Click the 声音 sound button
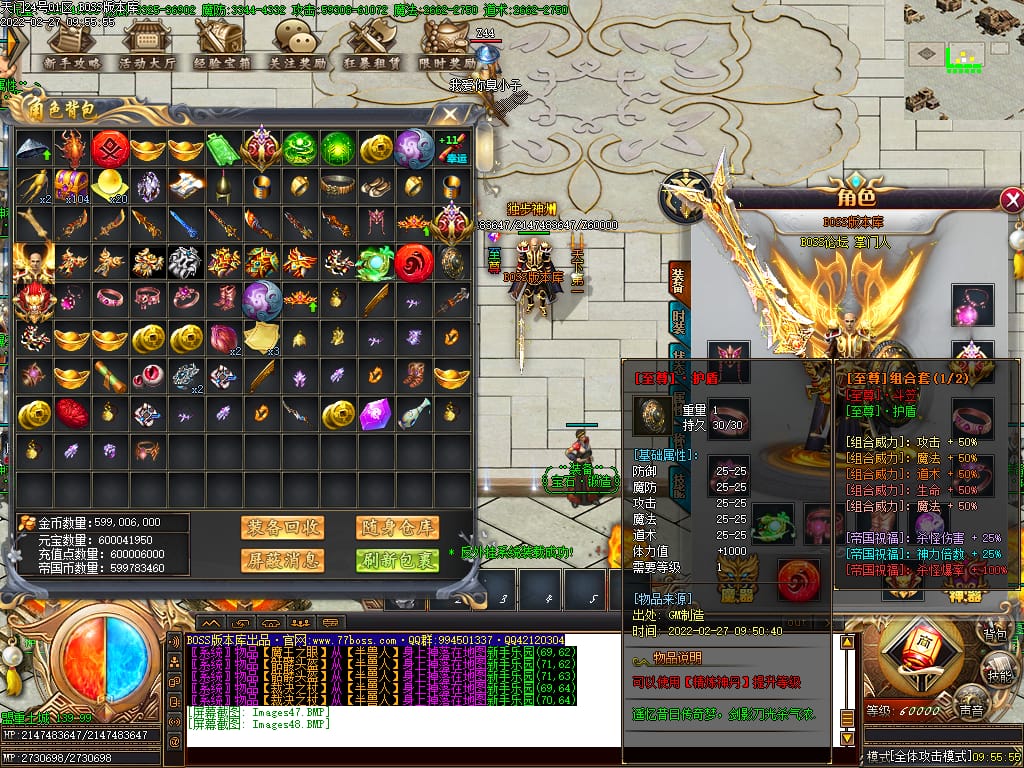Viewport: 1024px width, 768px height. [969, 708]
